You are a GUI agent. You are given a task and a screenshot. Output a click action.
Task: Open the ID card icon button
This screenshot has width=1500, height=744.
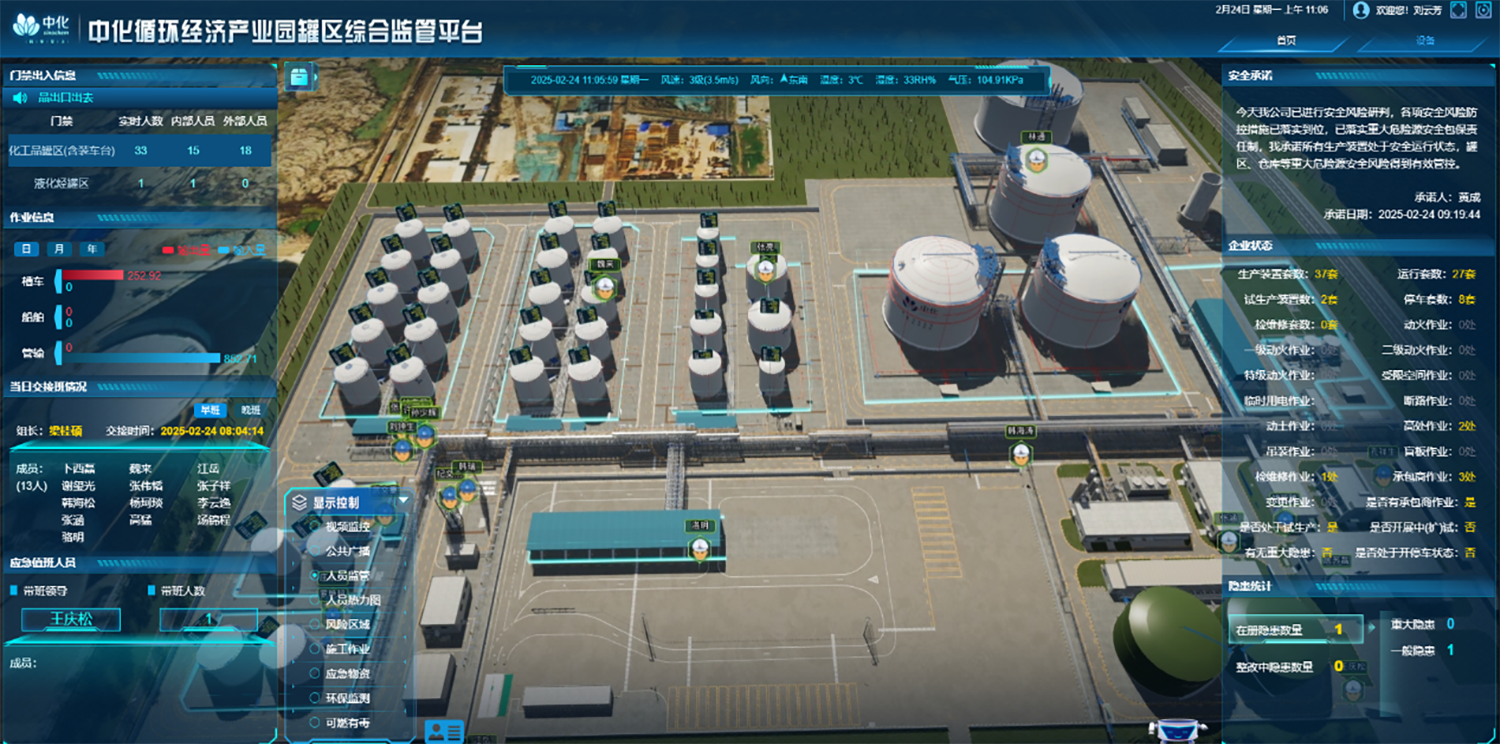[444, 731]
